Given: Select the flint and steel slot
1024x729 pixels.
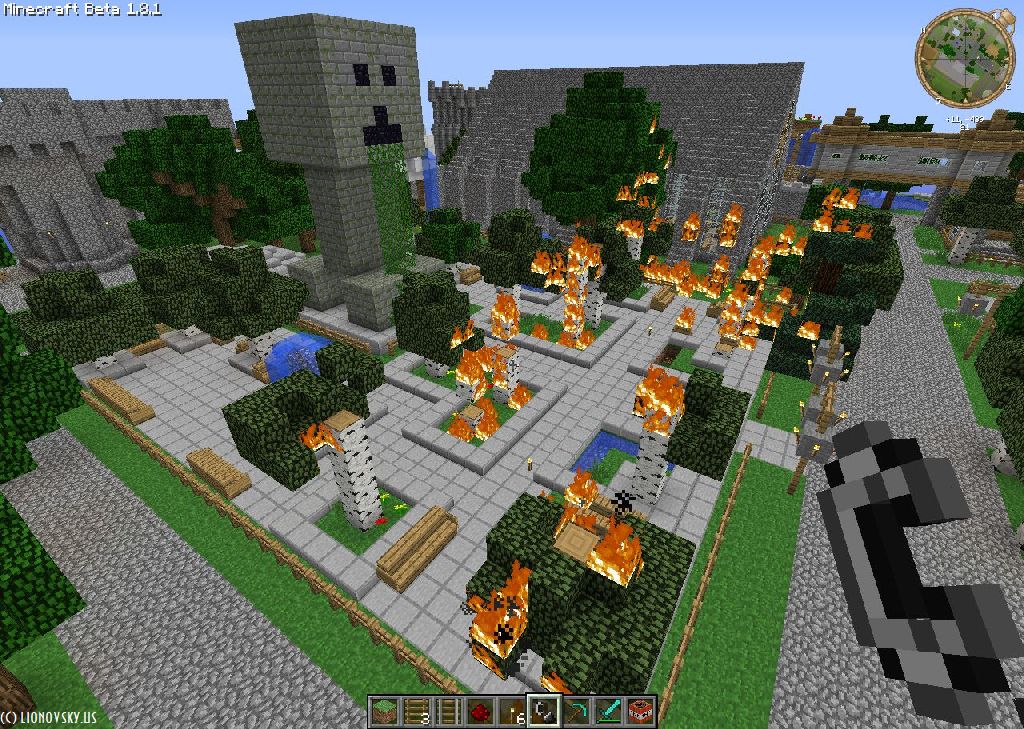Looking at the screenshot, I should (544, 711).
